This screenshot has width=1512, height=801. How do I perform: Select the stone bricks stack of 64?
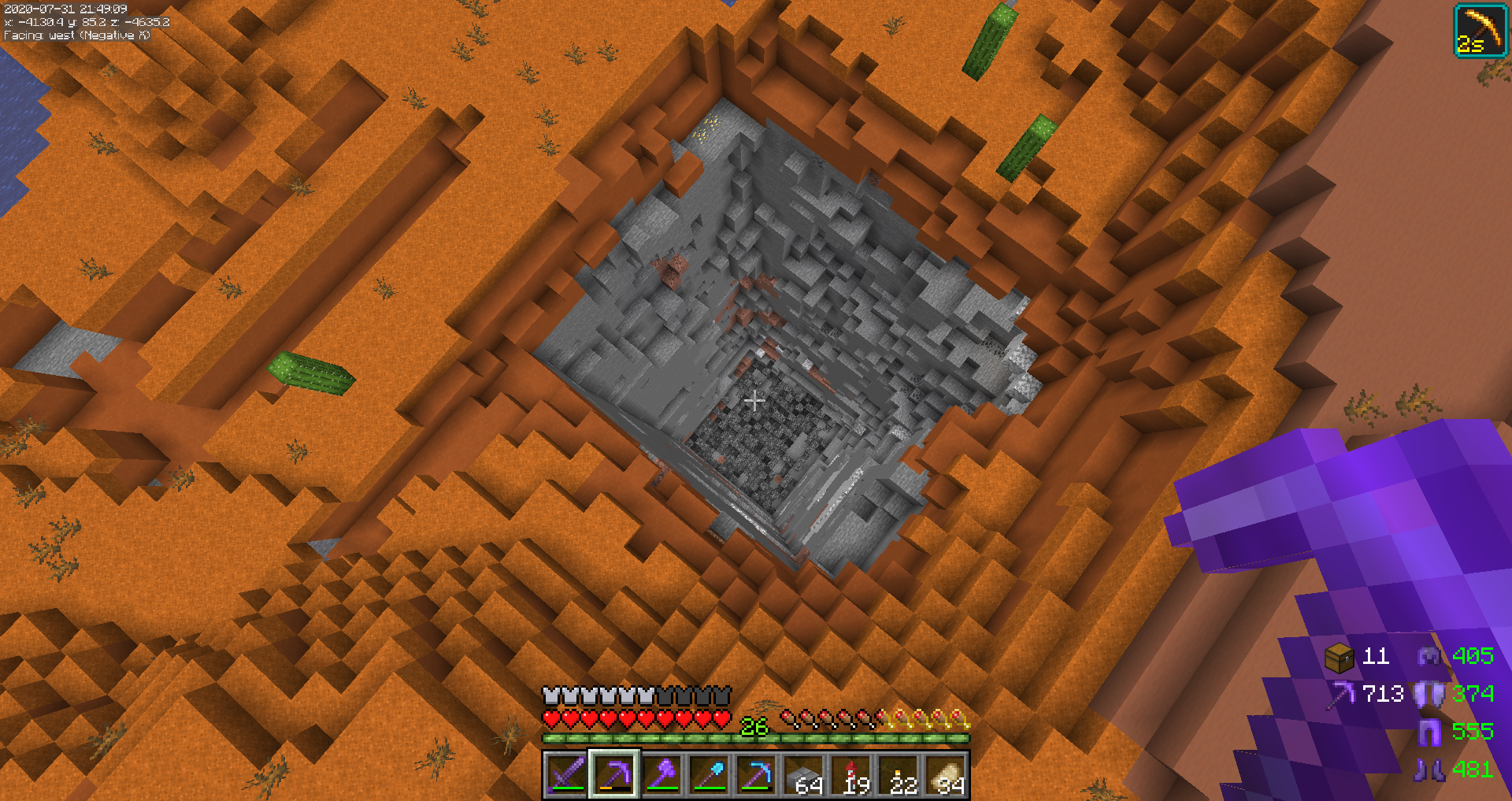click(803, 774)
